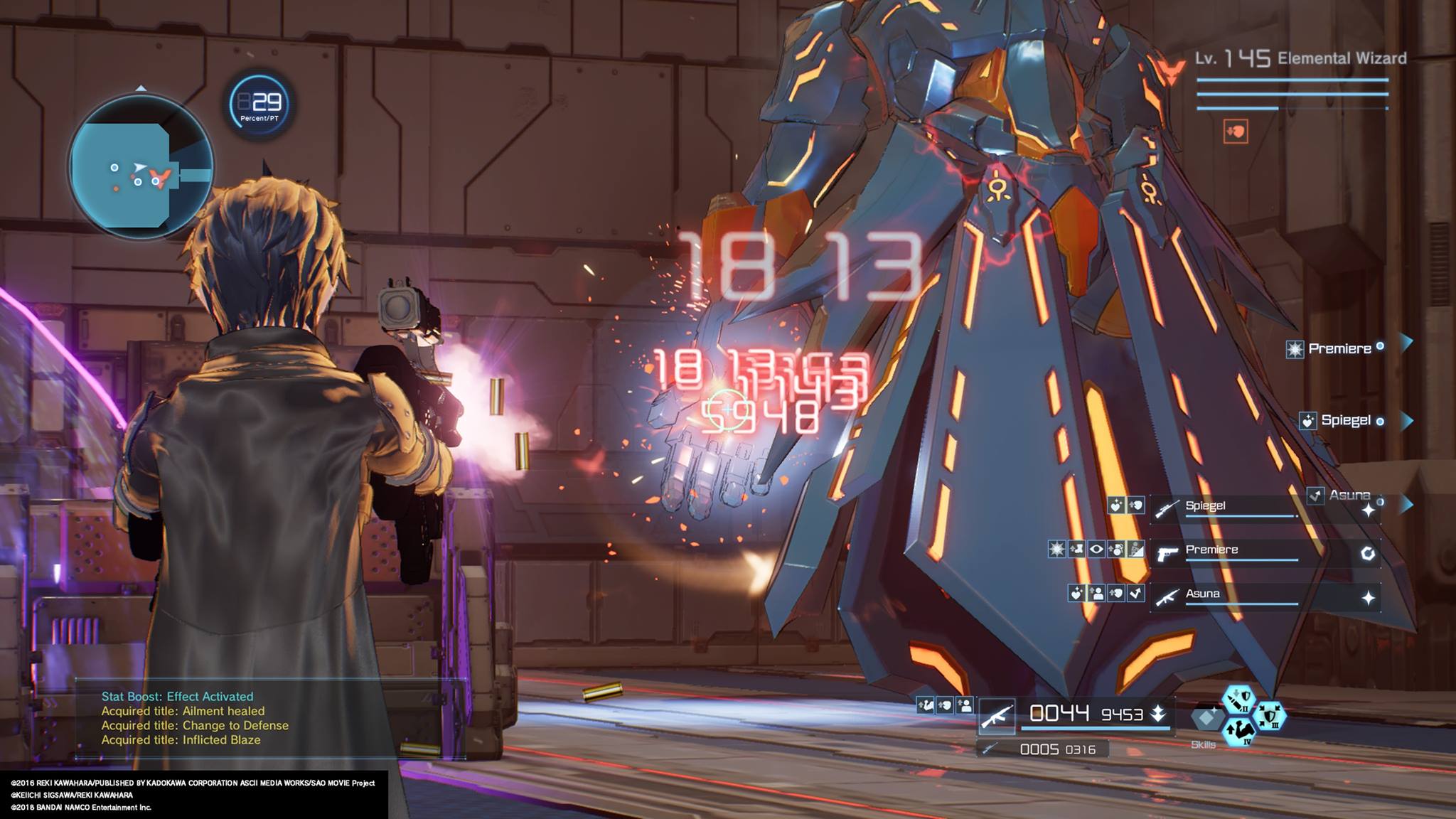Open the circular minimap
Screen dimensions: 1456x819
pos(141,167)
